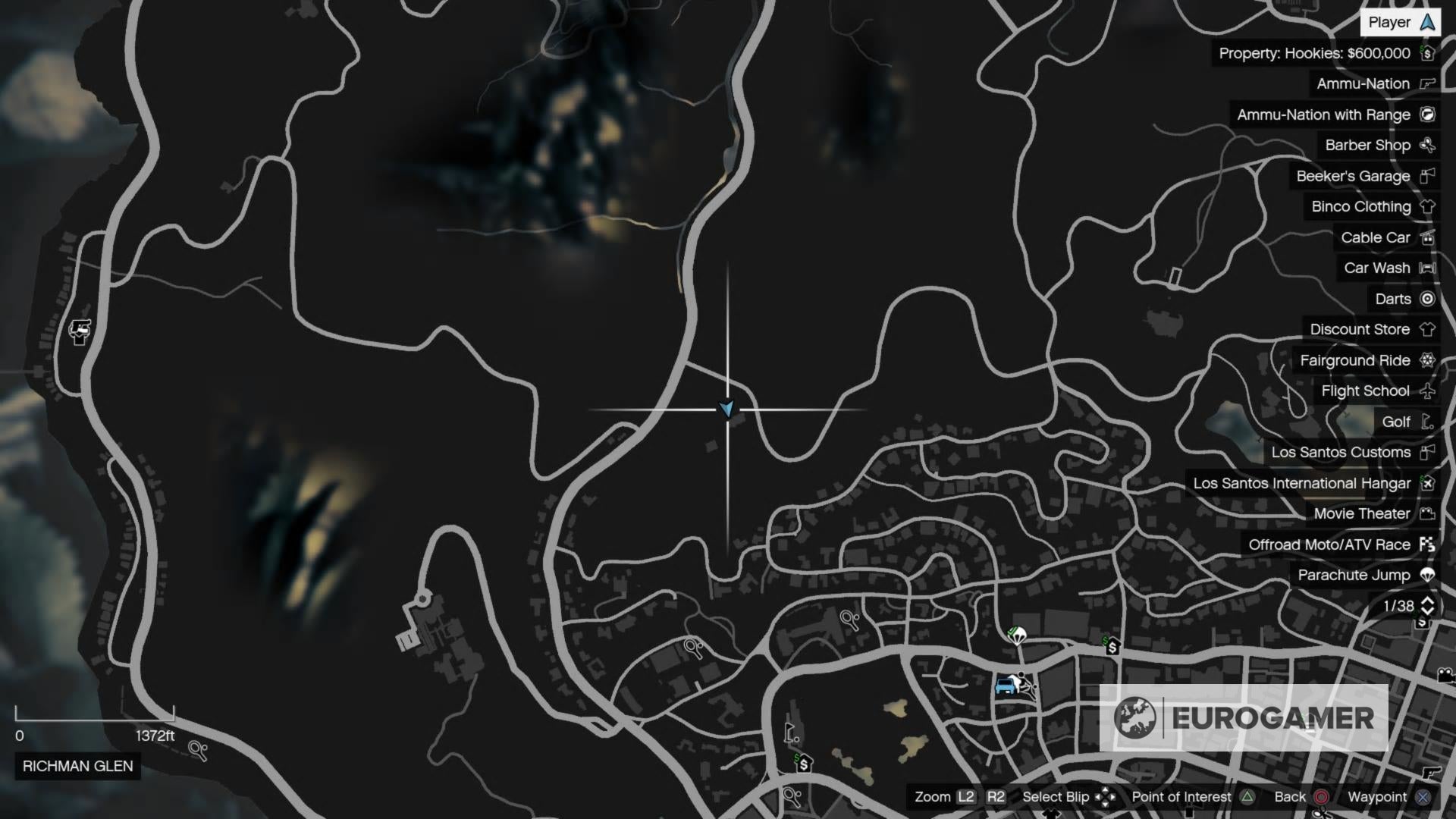The width and height of the screenshot is (1456, 819).
Task: Select the Ammu-Nation gun icon in the legend
Action: pos(1429,83)
